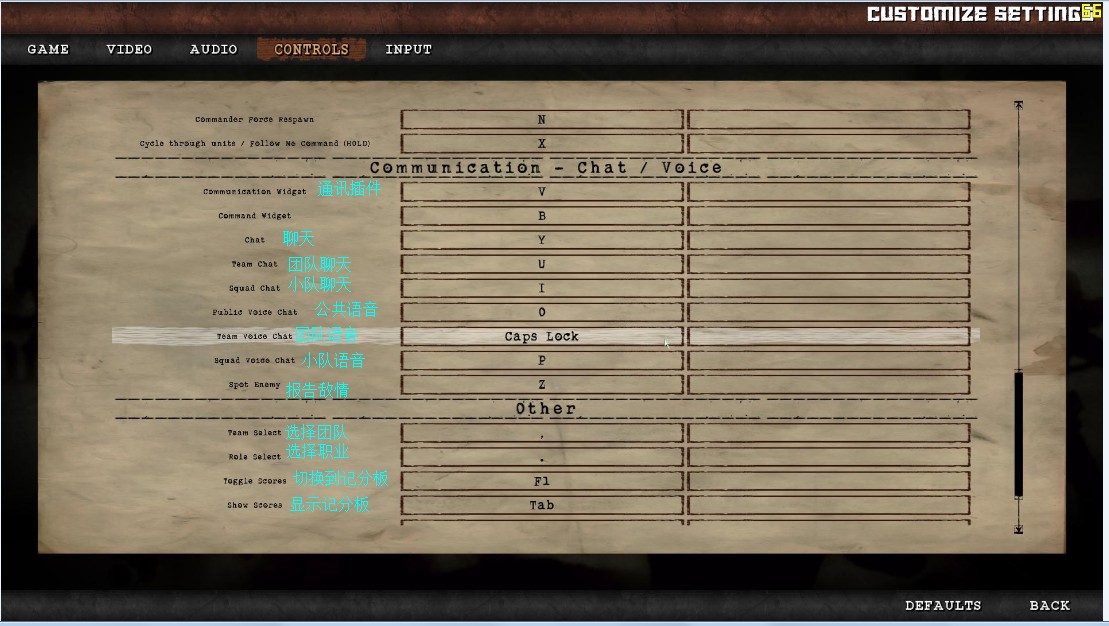Rebind Spot Enemy key Z

click(x=542, y=384)
